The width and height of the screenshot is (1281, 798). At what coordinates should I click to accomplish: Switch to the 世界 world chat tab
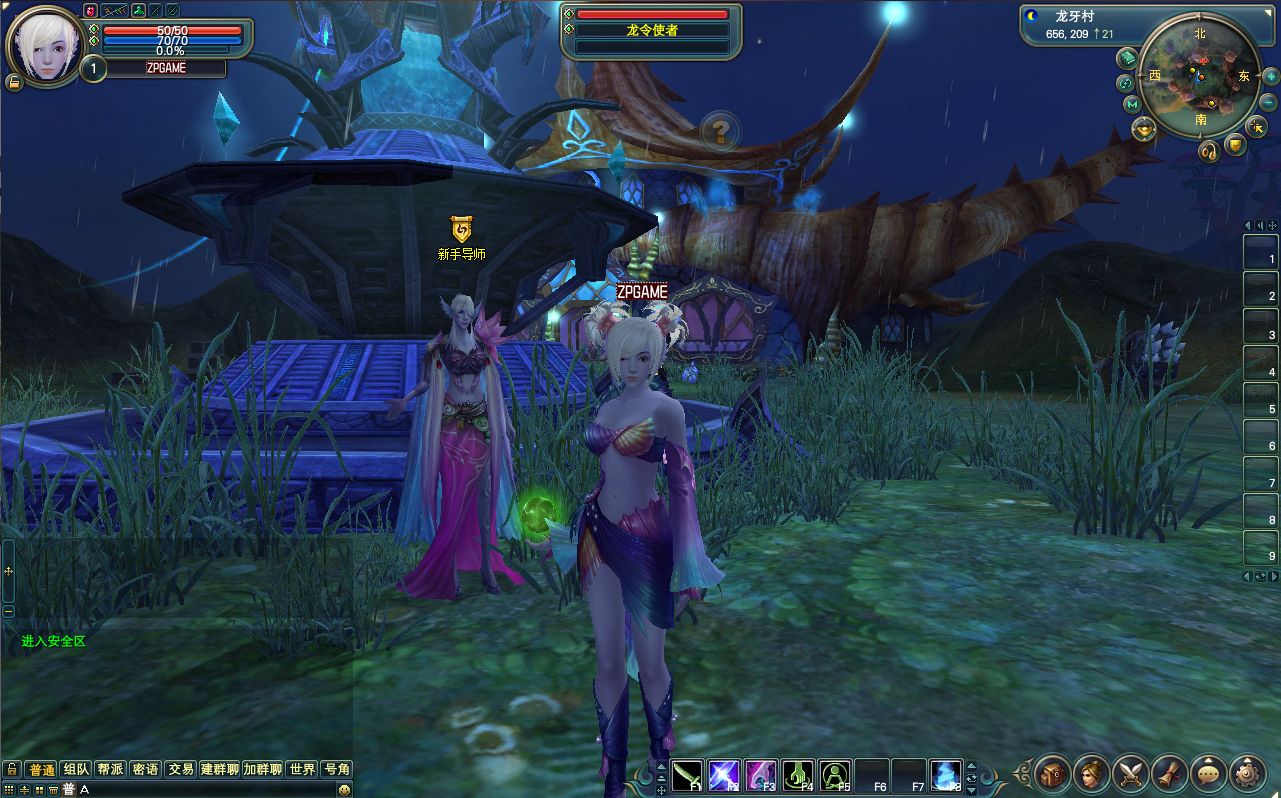(302, 769)
